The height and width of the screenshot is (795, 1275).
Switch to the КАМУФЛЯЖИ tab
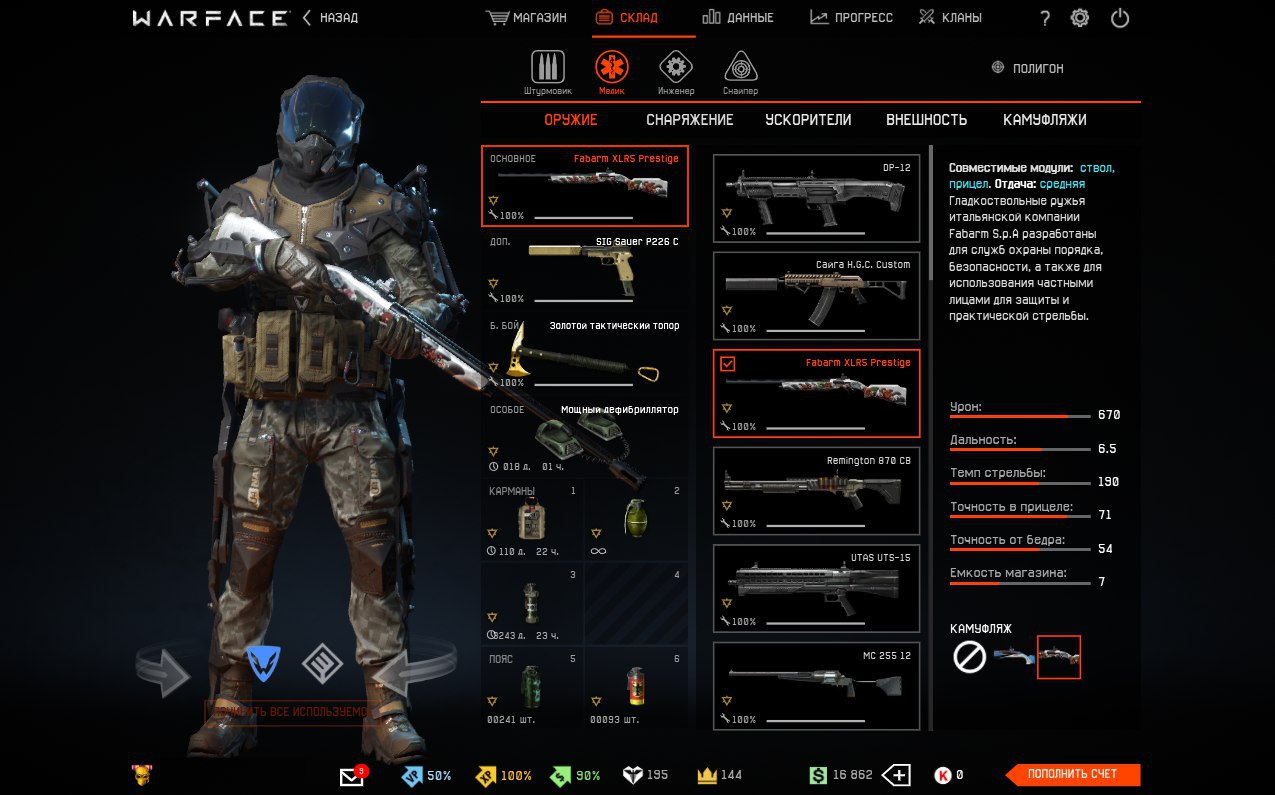[1044, 120]
